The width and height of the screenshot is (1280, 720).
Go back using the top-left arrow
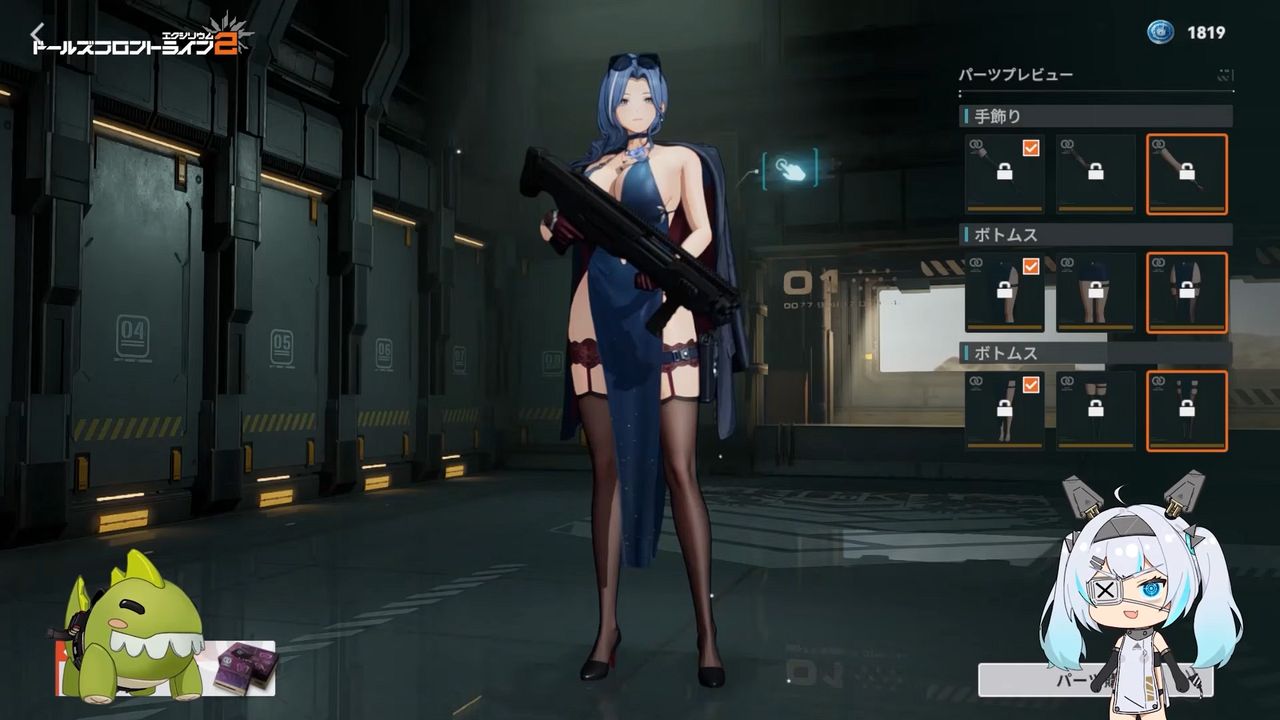pyautogui.click(x=37, y=34)
